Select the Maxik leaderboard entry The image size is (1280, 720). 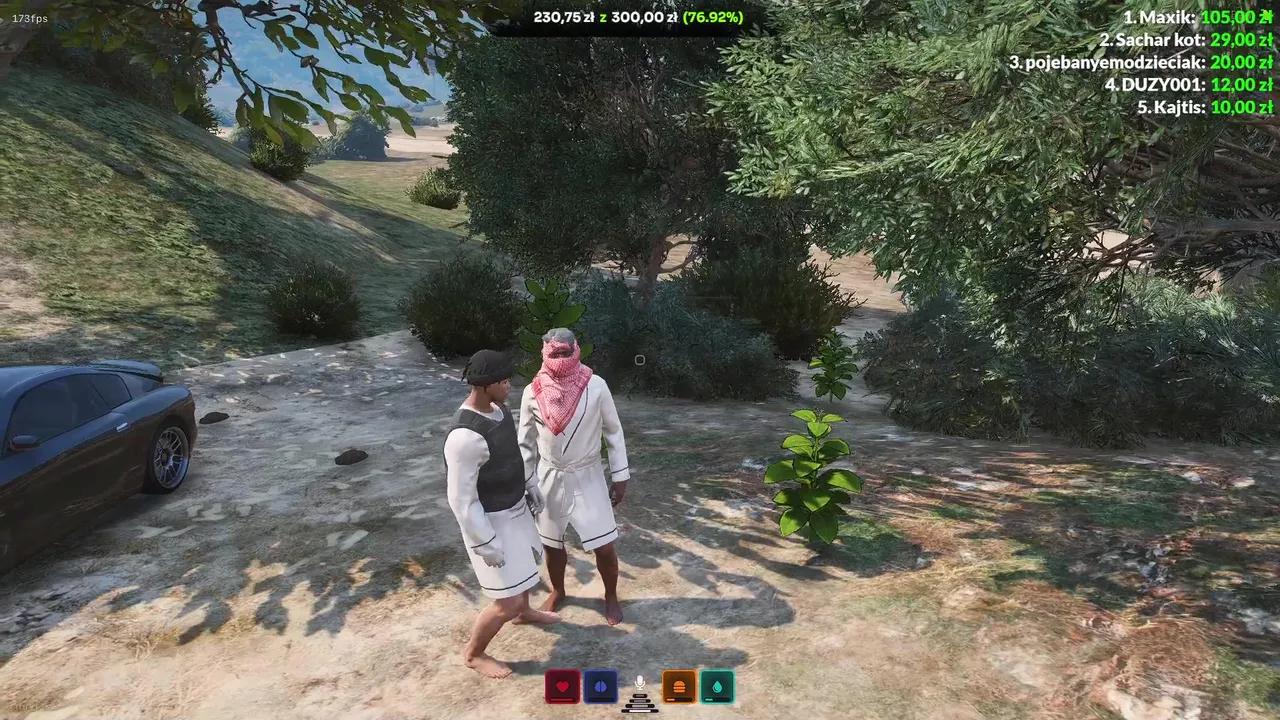pos(1200,17)
